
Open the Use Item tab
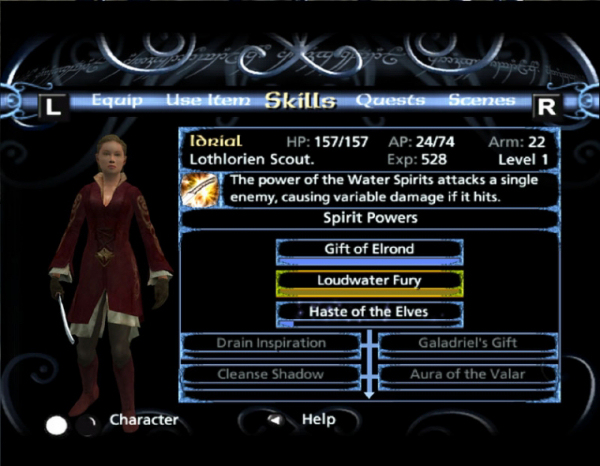click(x=199, y=100)
